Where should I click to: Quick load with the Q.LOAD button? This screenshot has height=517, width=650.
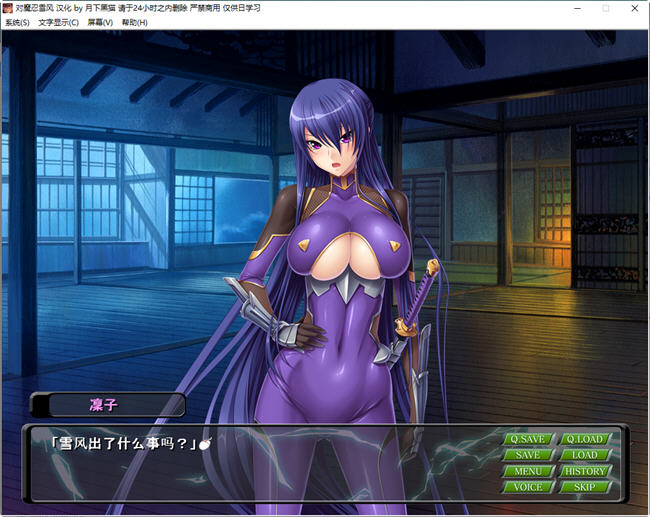pos(585,439)
